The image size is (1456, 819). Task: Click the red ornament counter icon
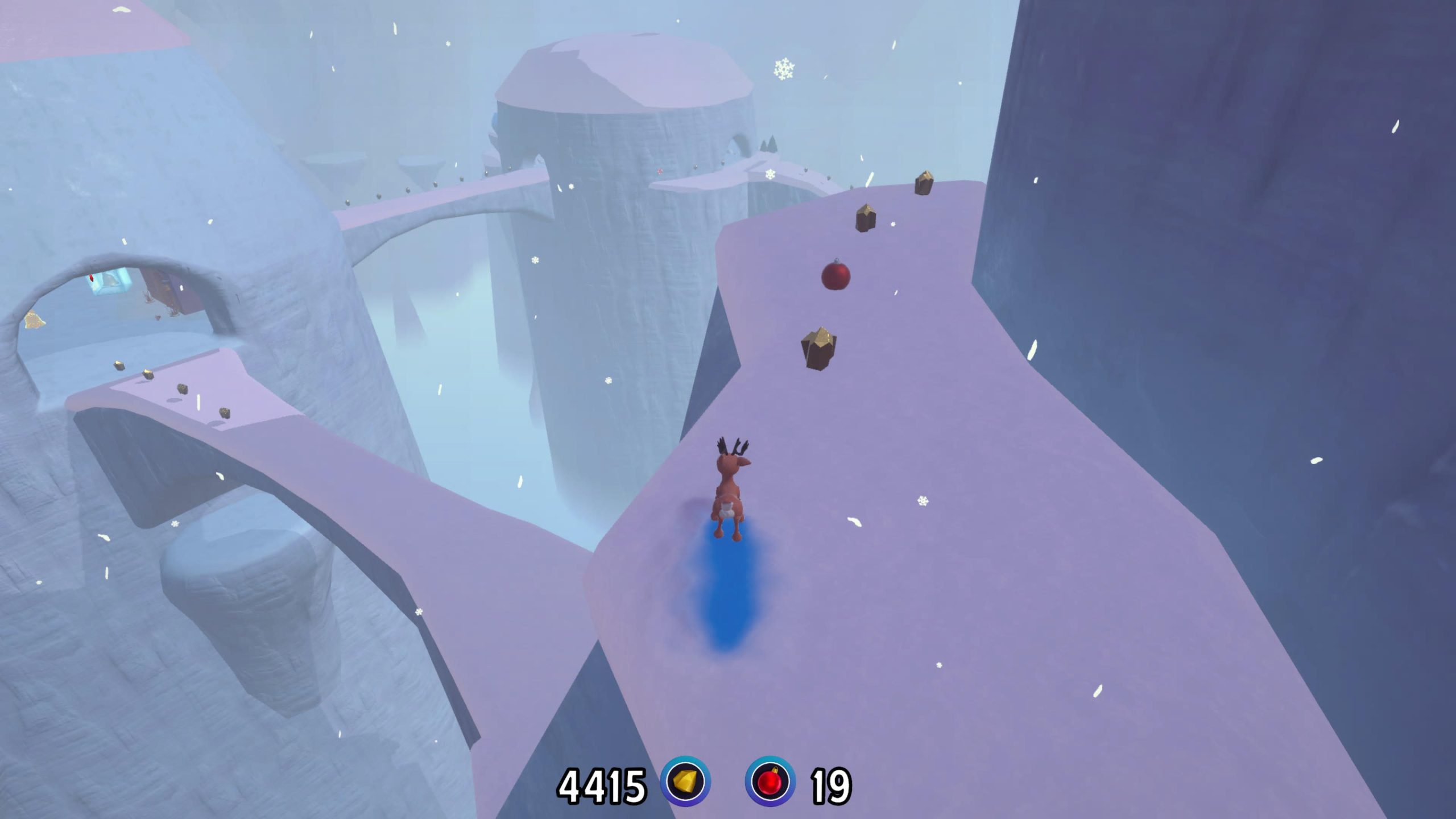pos(770,781)
